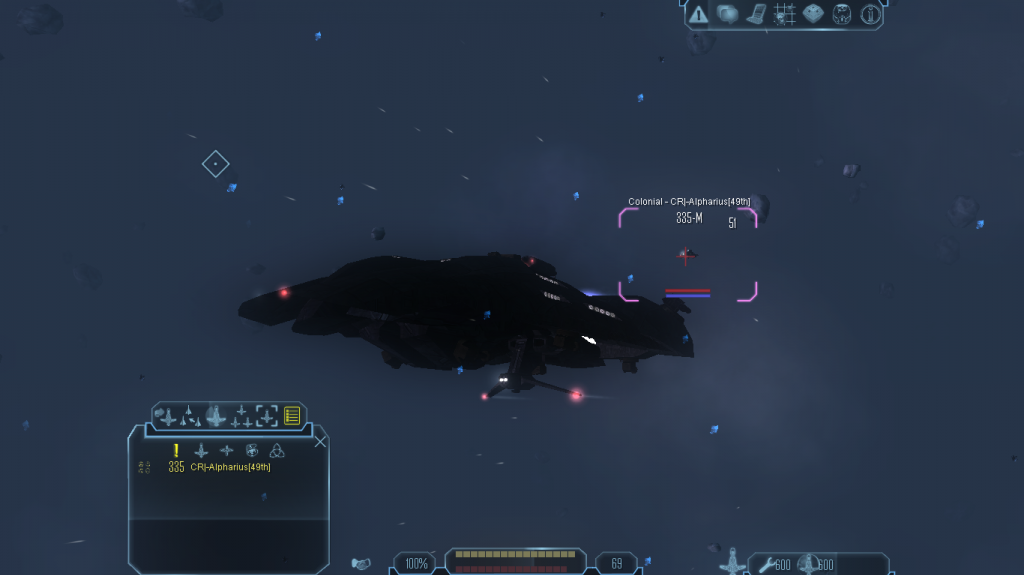This screenshot has height=575, width=1024.
Task: Click the handshake icon near bottom bar
Action: 362,564
